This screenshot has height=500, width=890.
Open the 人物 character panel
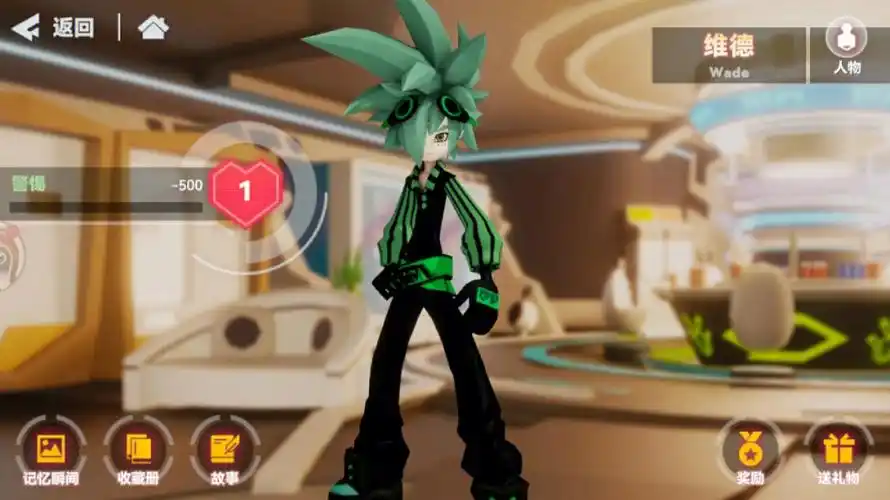click(x=846, y=46)
